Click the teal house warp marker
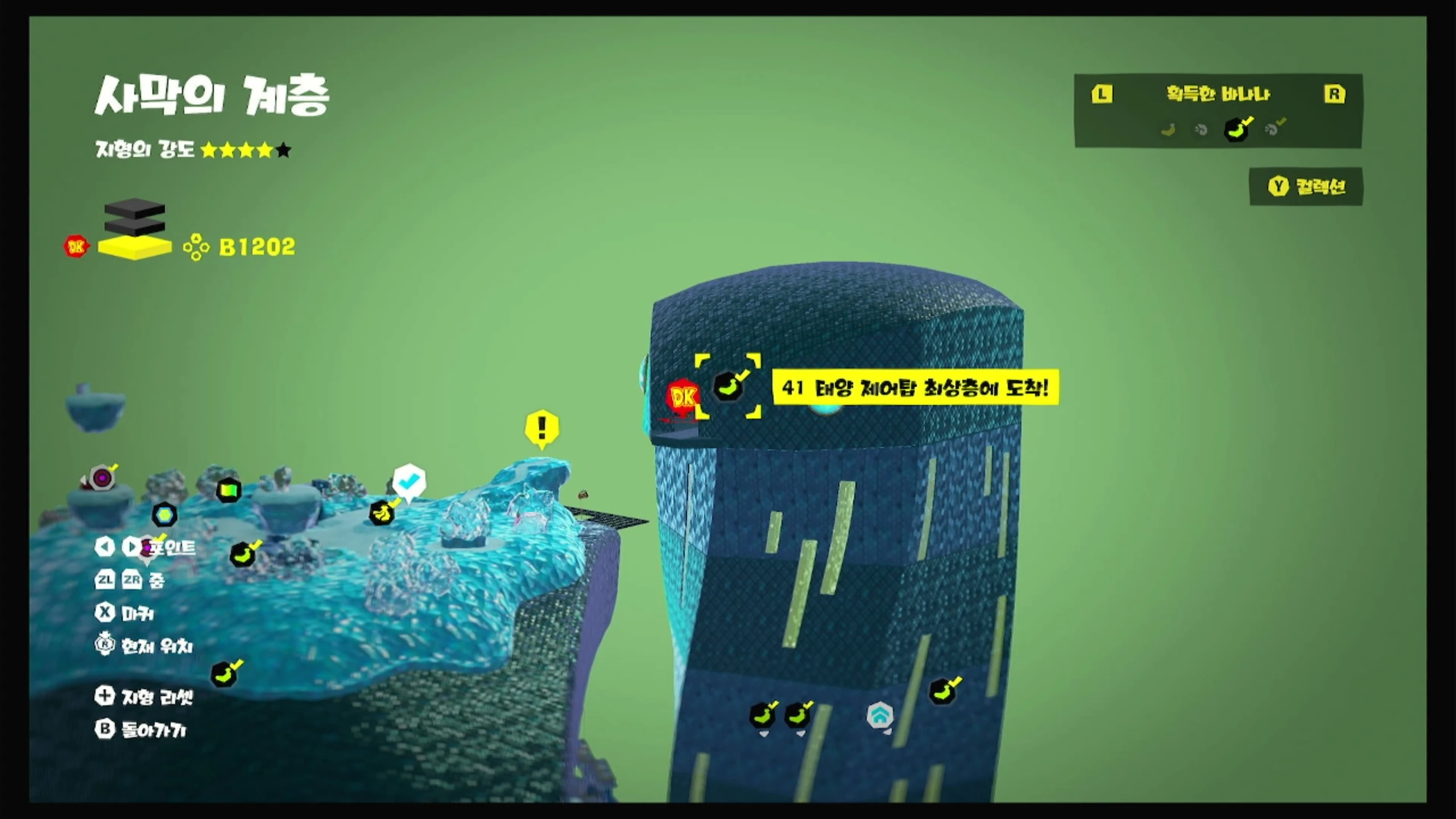 tap(879, 716)
